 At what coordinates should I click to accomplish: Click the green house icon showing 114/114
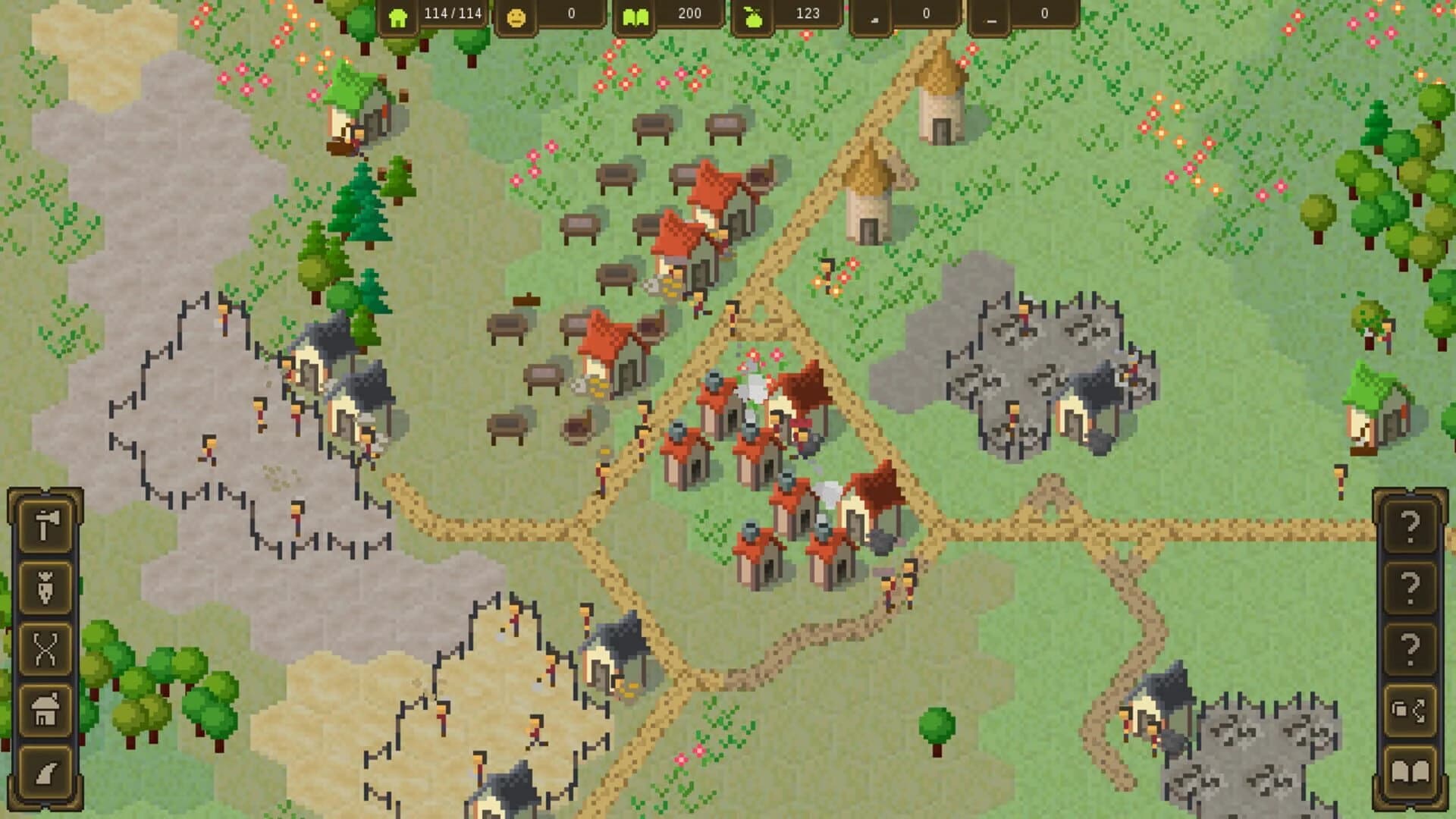(x=400, y=15)
